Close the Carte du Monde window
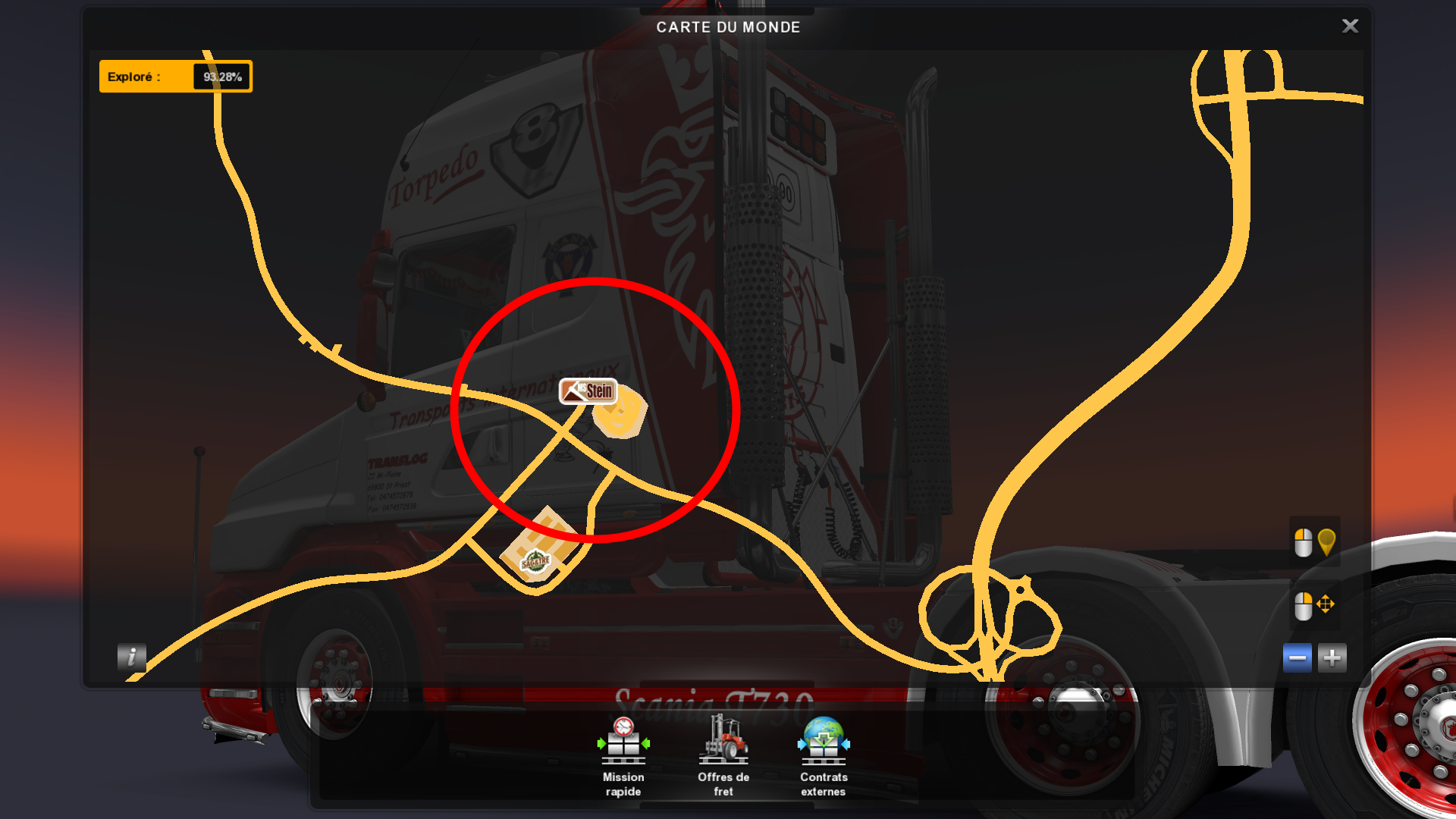This screenshot has width=1456, height=819. point(1350,27)
